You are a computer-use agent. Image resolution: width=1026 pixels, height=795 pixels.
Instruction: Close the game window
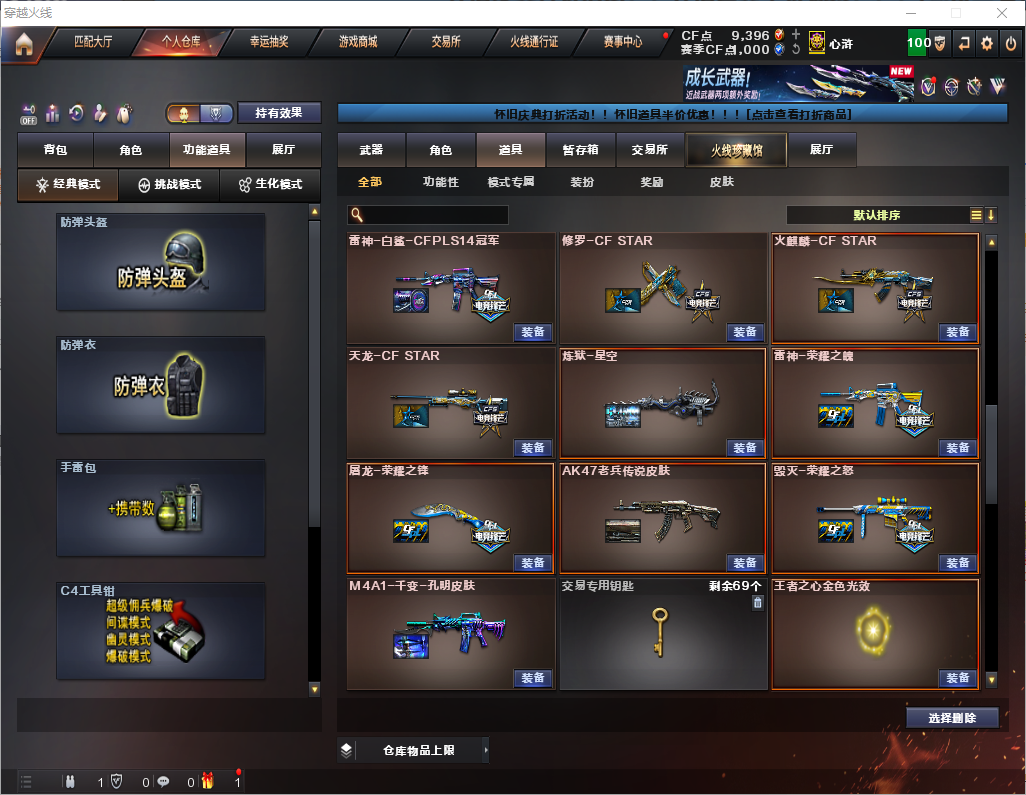(x=1001, y=13)
